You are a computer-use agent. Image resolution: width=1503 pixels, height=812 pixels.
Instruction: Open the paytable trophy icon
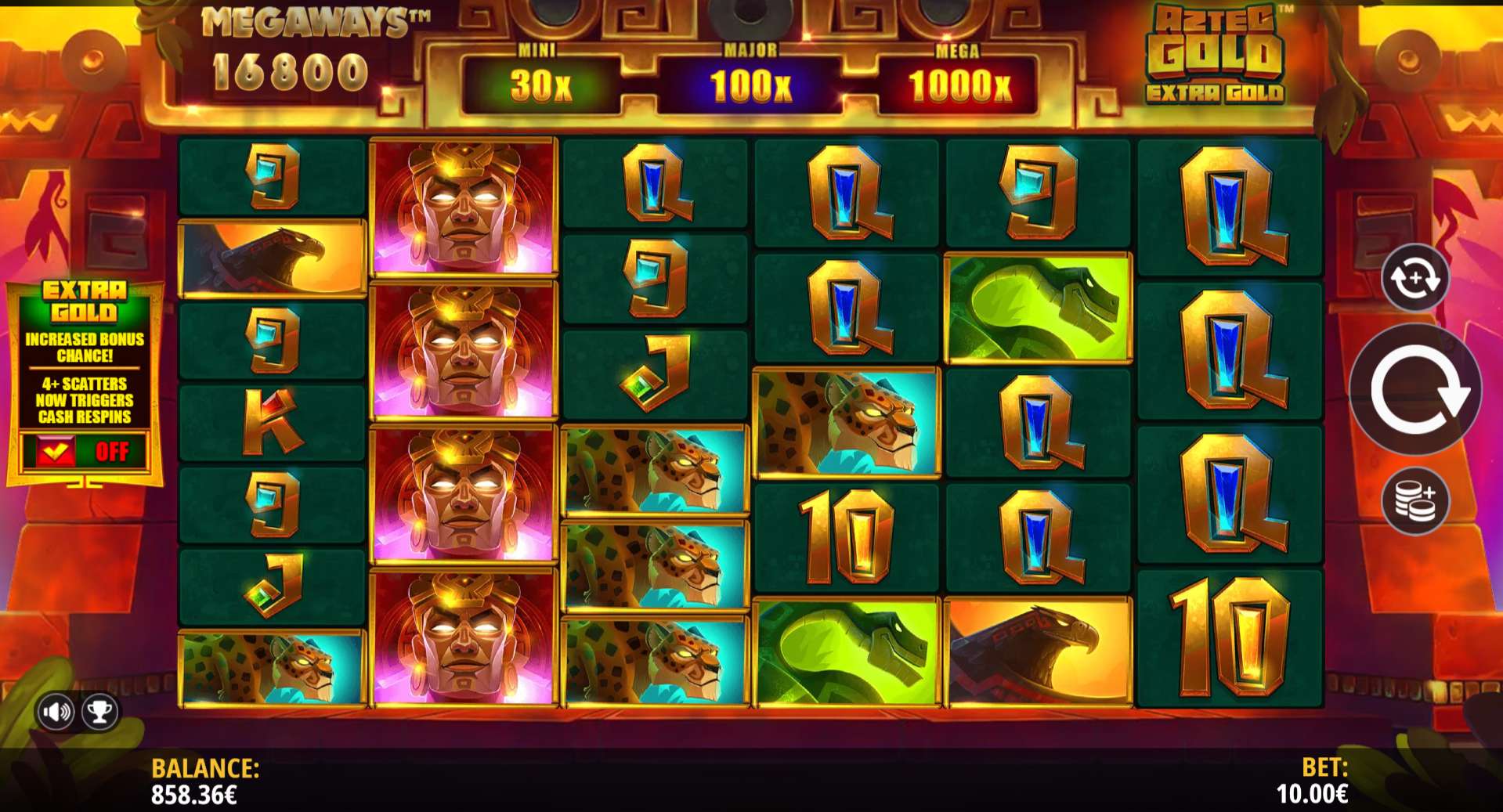pyautogui.click(x=99, y=712)
